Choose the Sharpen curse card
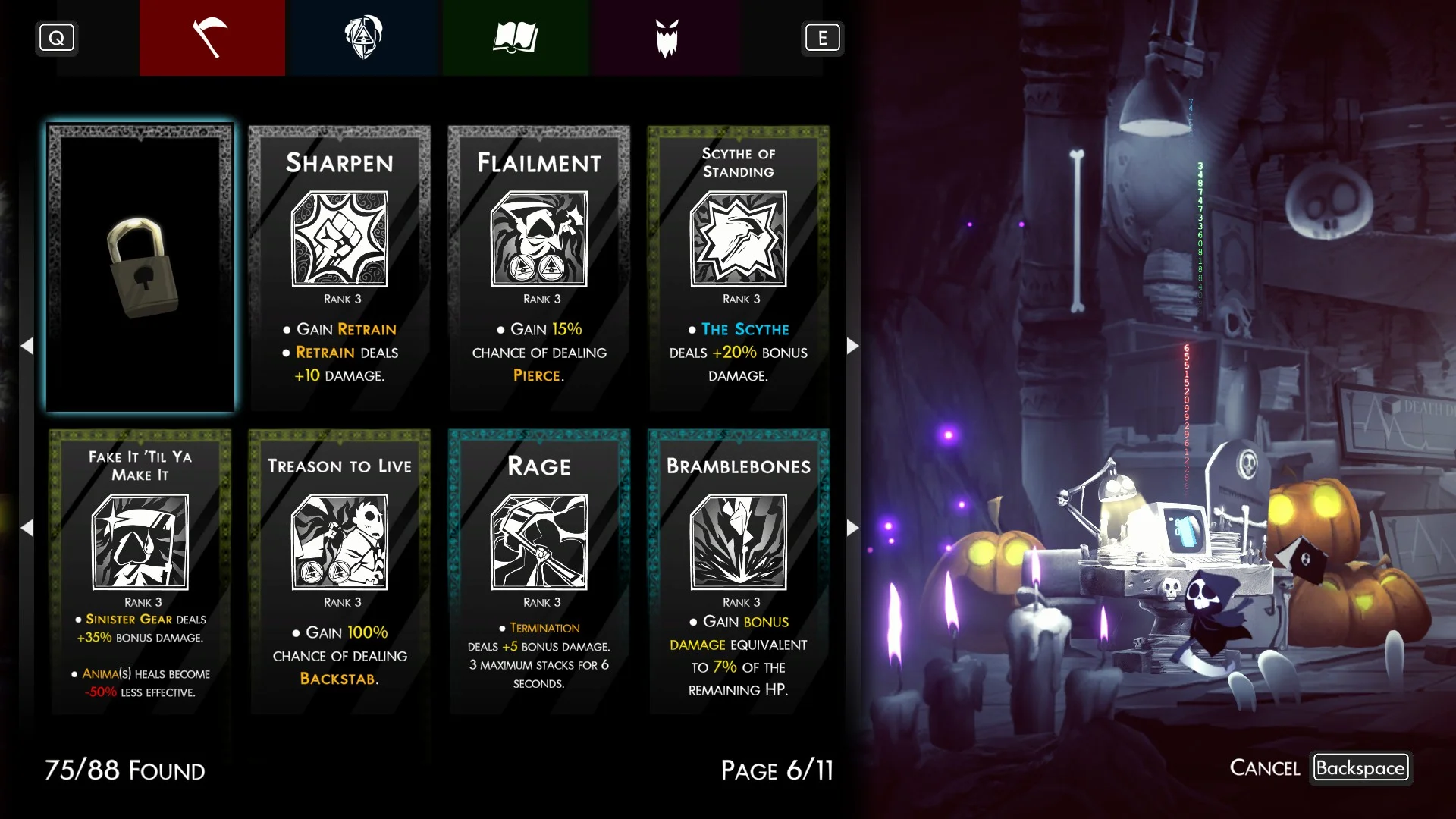 [340, 268]
